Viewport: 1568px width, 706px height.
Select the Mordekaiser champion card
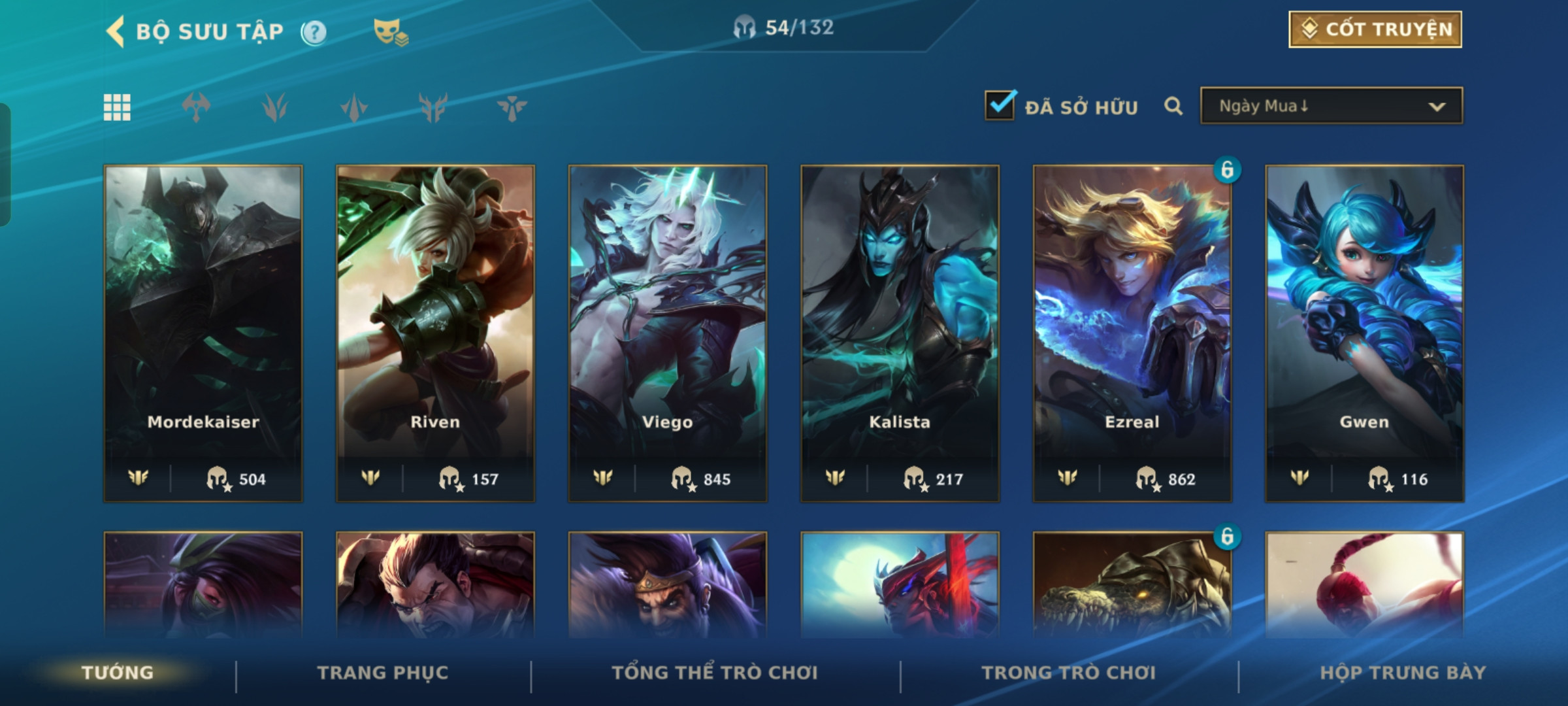click(203, 333)
